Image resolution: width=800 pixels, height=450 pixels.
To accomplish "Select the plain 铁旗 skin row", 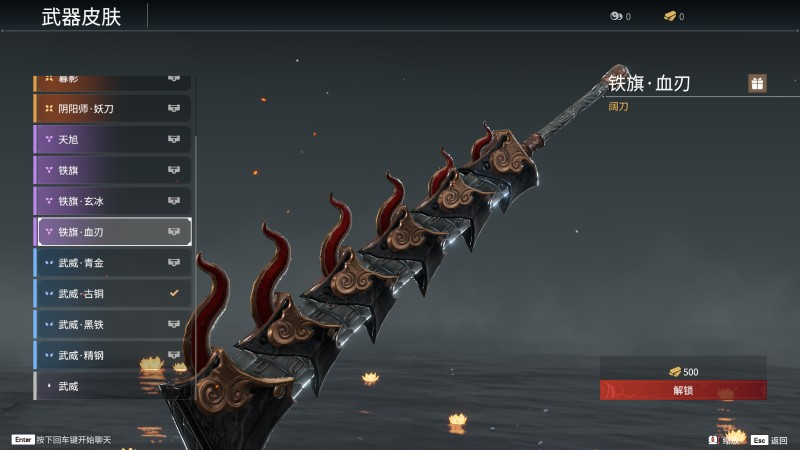I will [113, 170].
